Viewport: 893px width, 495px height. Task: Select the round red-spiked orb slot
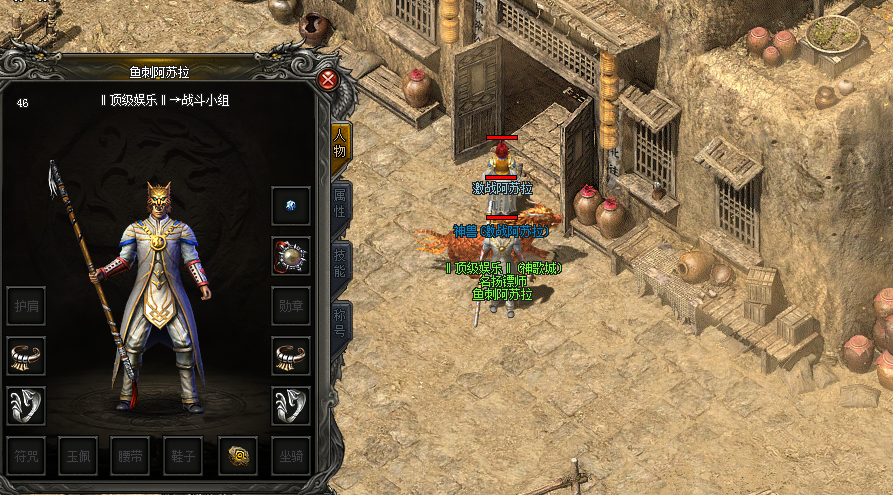[x=291, y=256]
